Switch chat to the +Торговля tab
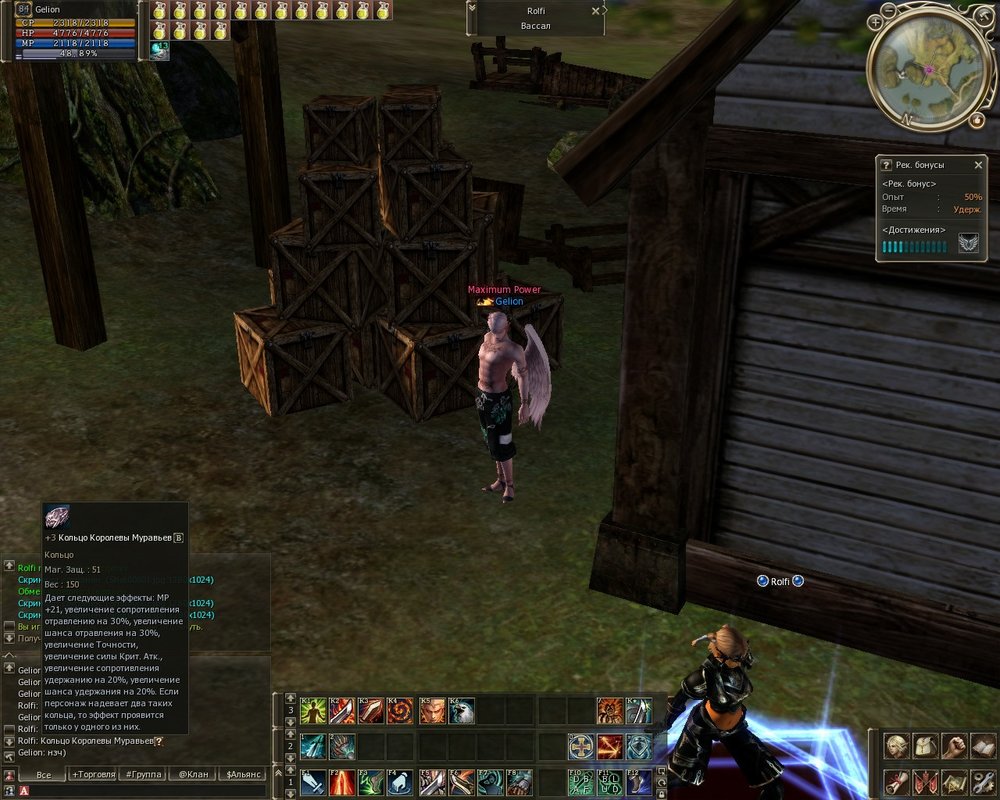The height and width of the screenshot is (800, 1000). point(94,774)
